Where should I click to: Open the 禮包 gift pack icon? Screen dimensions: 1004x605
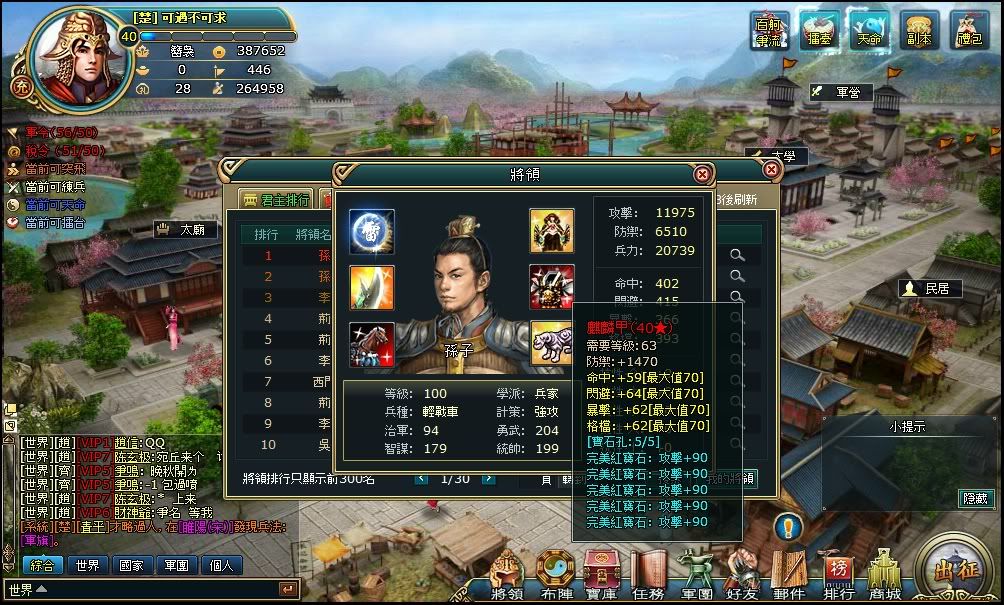(x=968, y=30)
